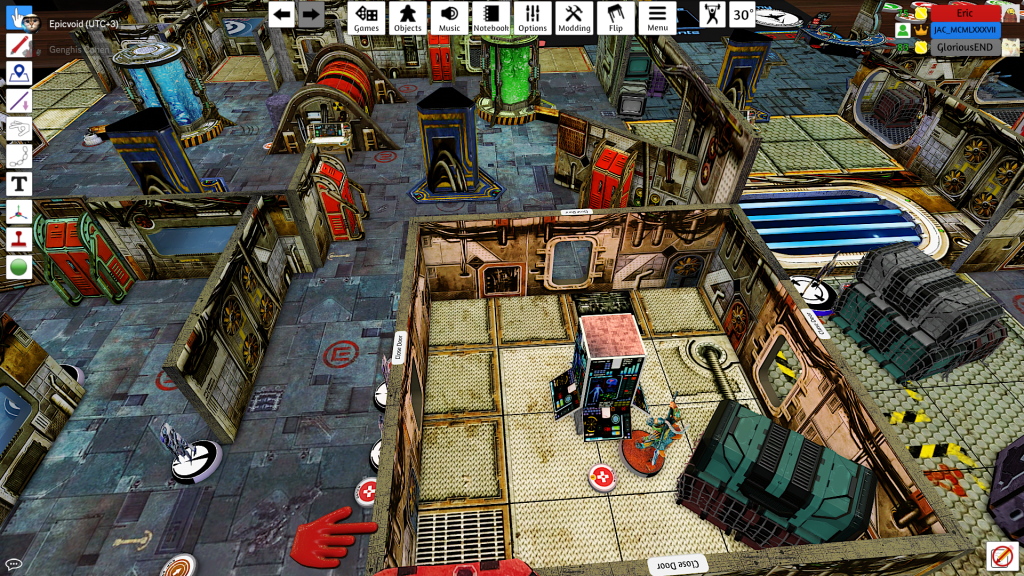
Task: Click the green color circle on toolbar
Action: point(19,267)
